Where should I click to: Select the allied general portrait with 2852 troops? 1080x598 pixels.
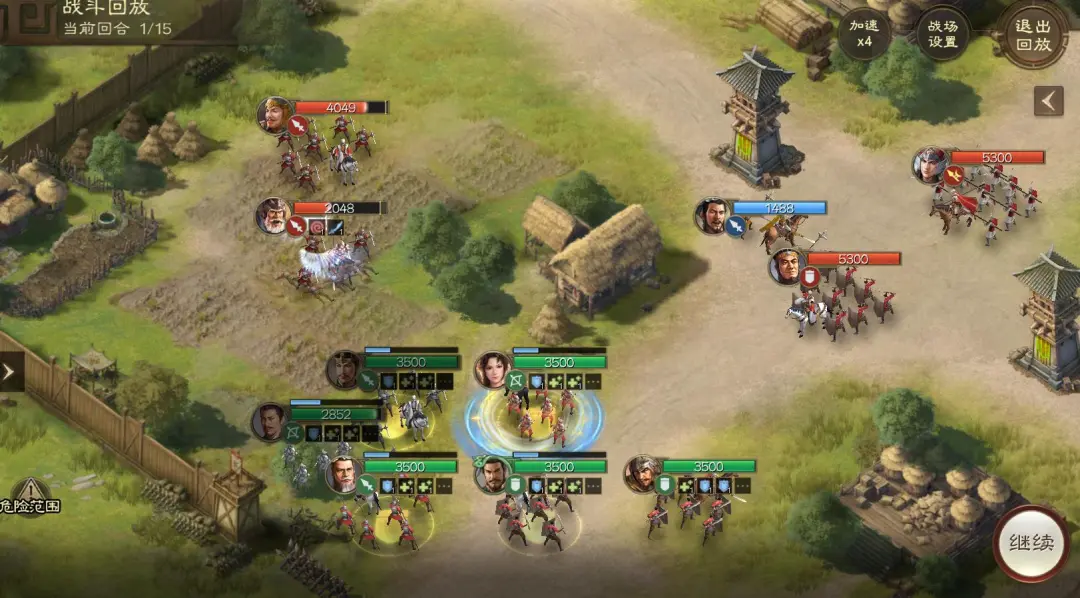[x=269, y=421]
